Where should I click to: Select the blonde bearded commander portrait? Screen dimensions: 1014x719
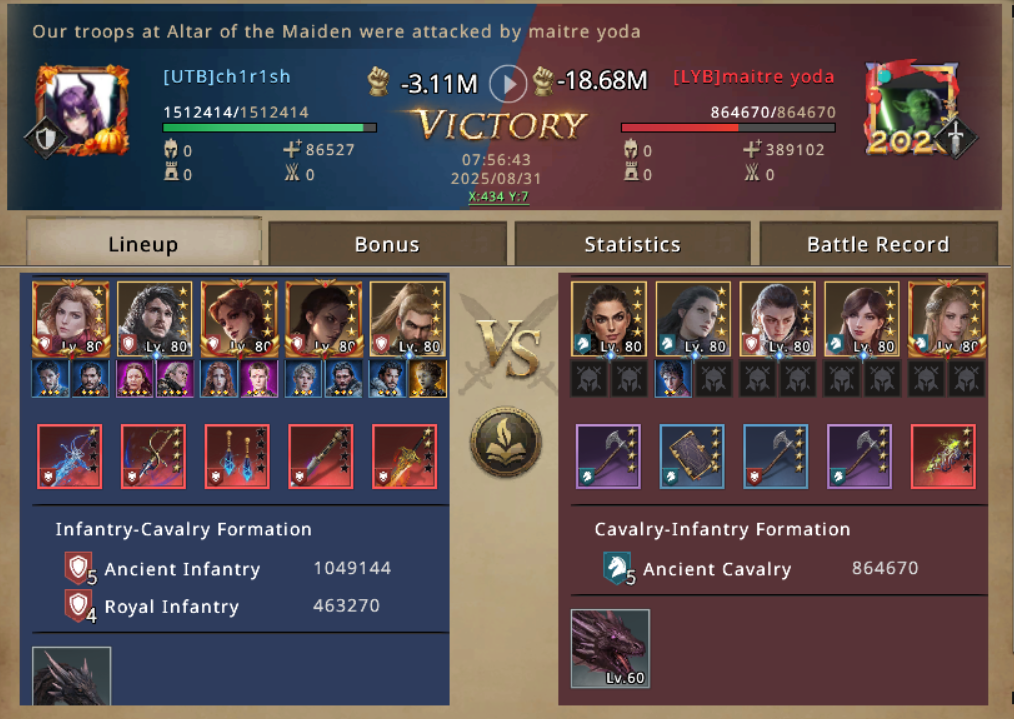[407, 318]
